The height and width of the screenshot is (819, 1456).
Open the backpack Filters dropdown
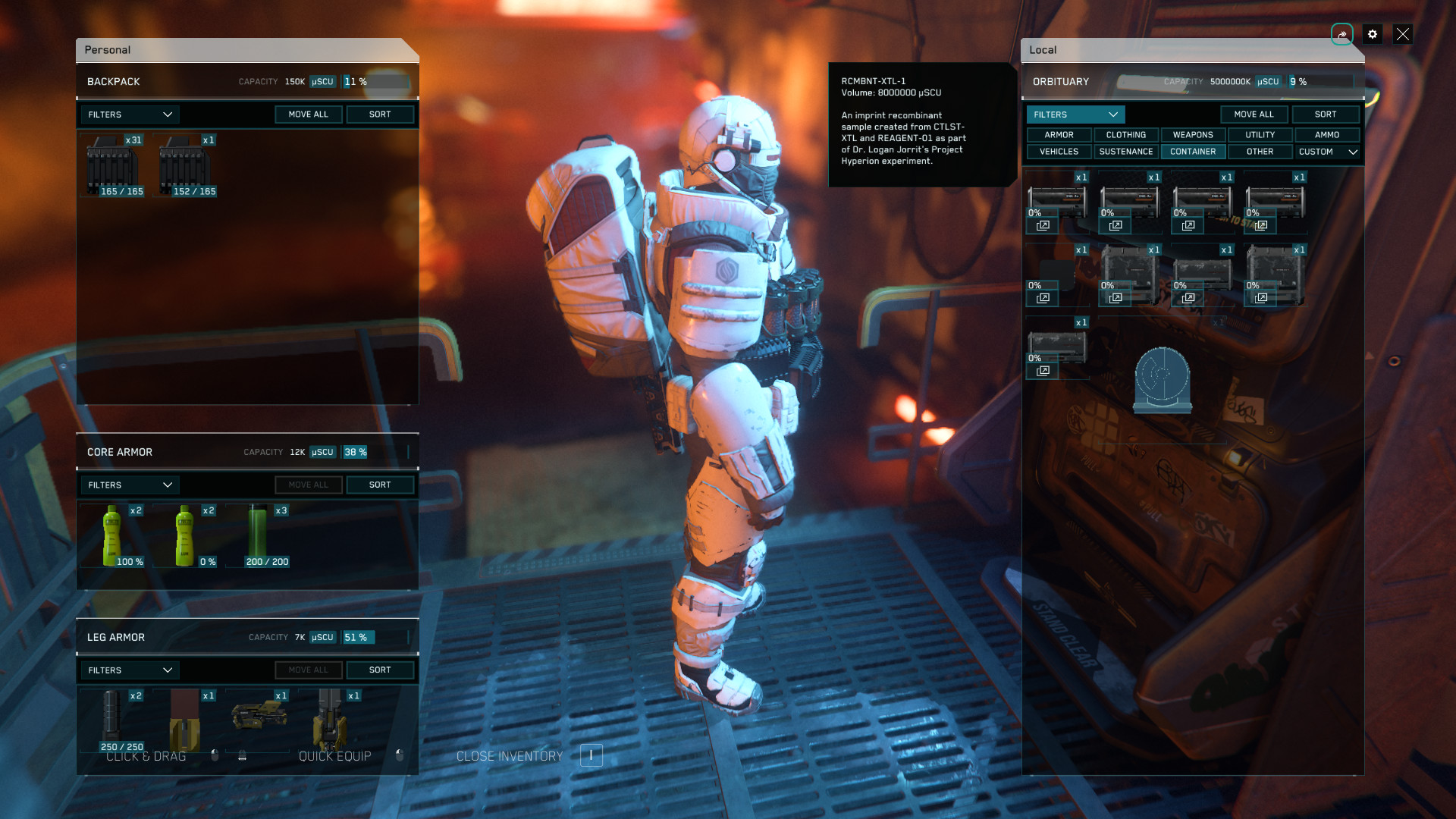point(130,115)
